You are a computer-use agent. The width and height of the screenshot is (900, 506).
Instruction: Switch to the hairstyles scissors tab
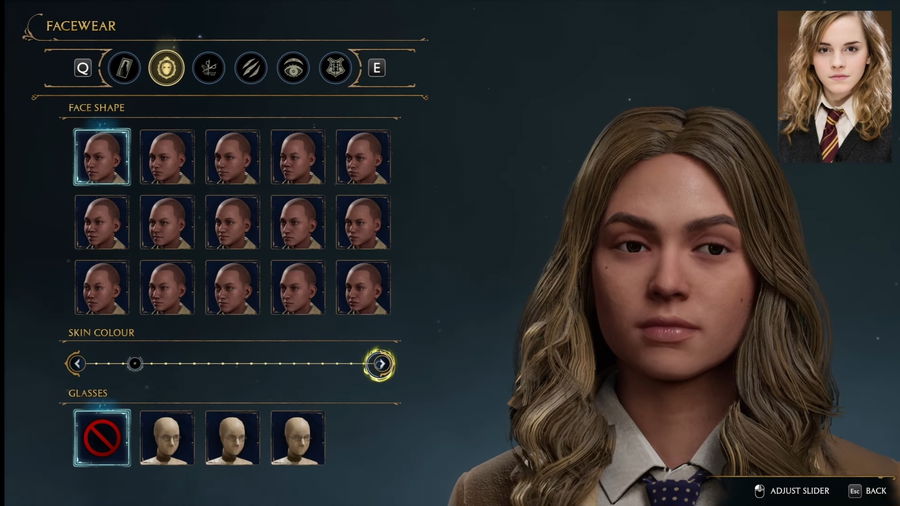pos(208,68)
